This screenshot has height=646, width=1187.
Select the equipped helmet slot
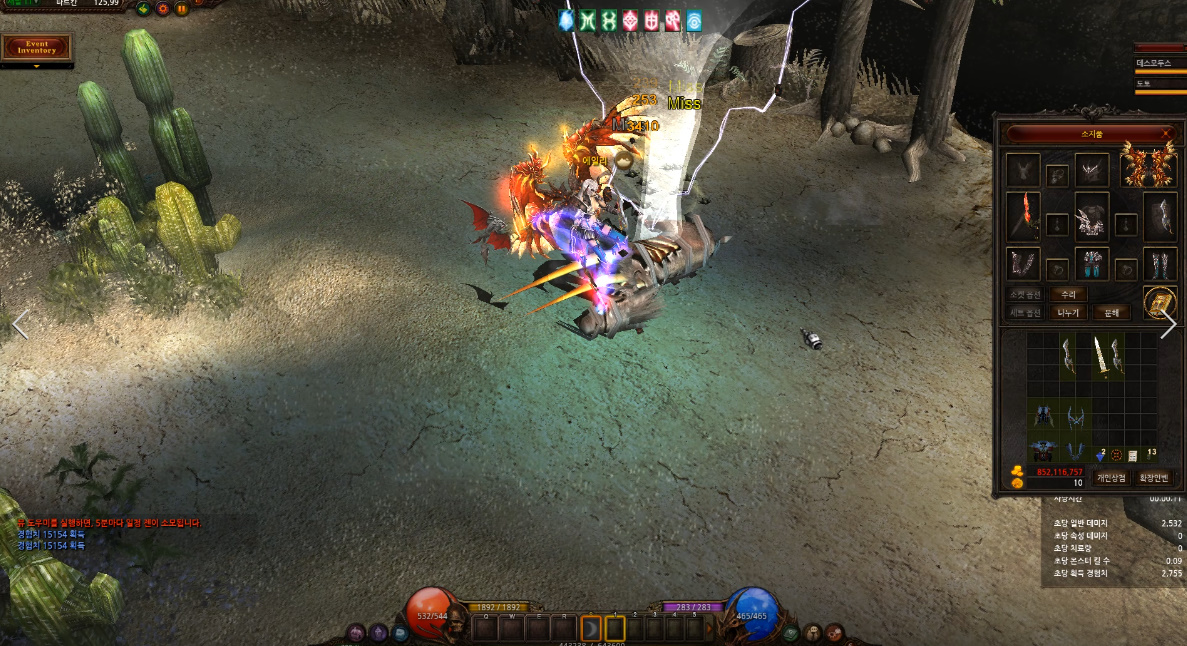(x=1091, y=168)
